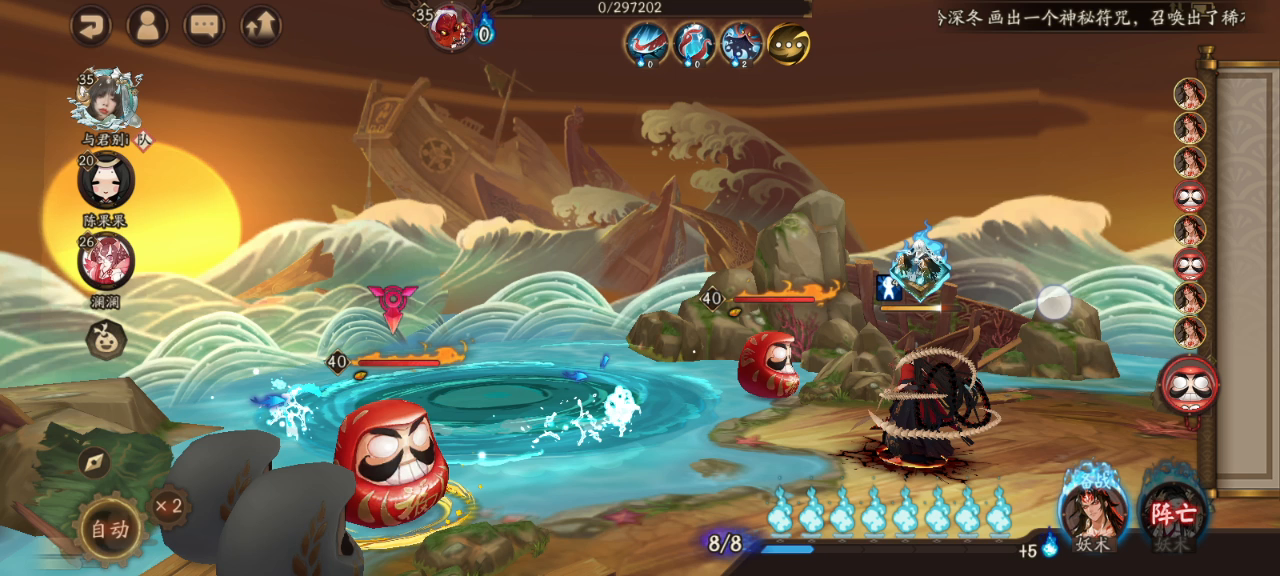Select the first red fish skill icon
The width and height of the screenshot is (1280, 576).
pos(646,44)
